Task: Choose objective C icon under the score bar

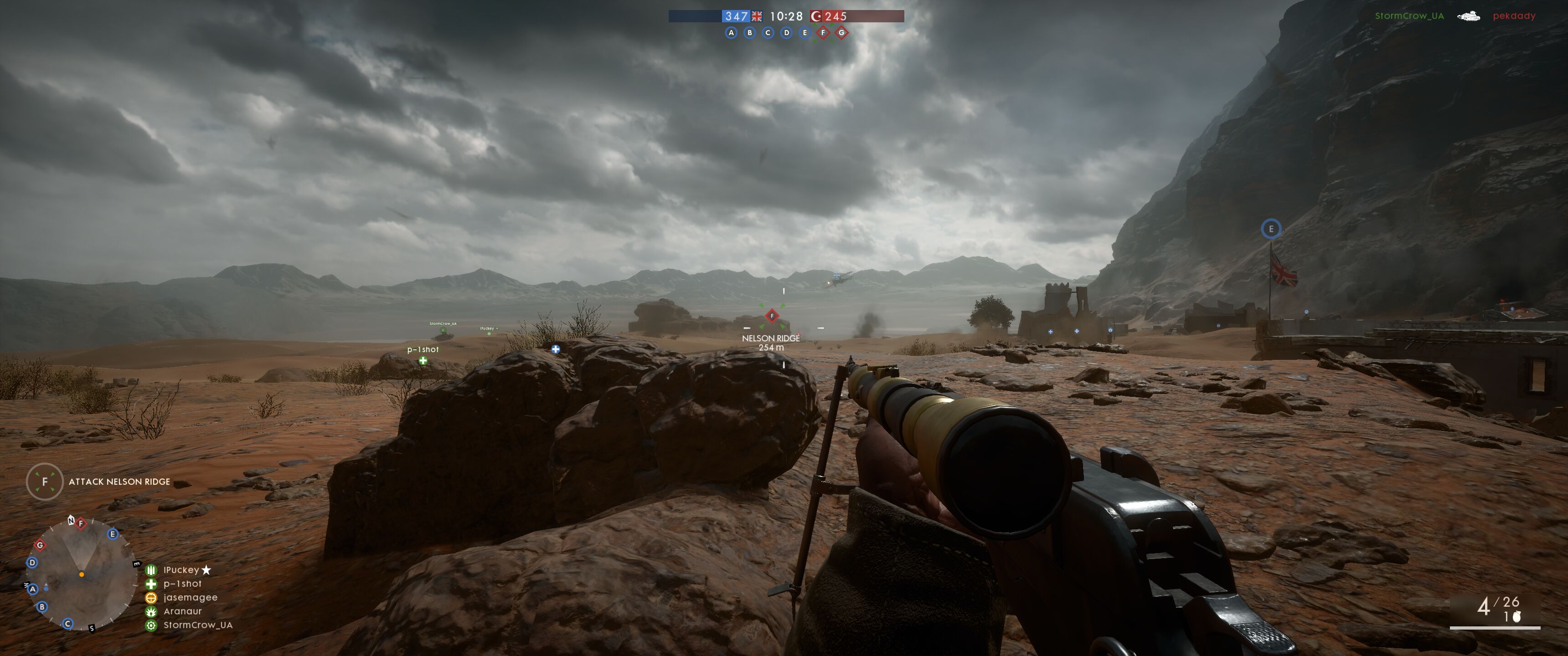Action: [768, 33]
